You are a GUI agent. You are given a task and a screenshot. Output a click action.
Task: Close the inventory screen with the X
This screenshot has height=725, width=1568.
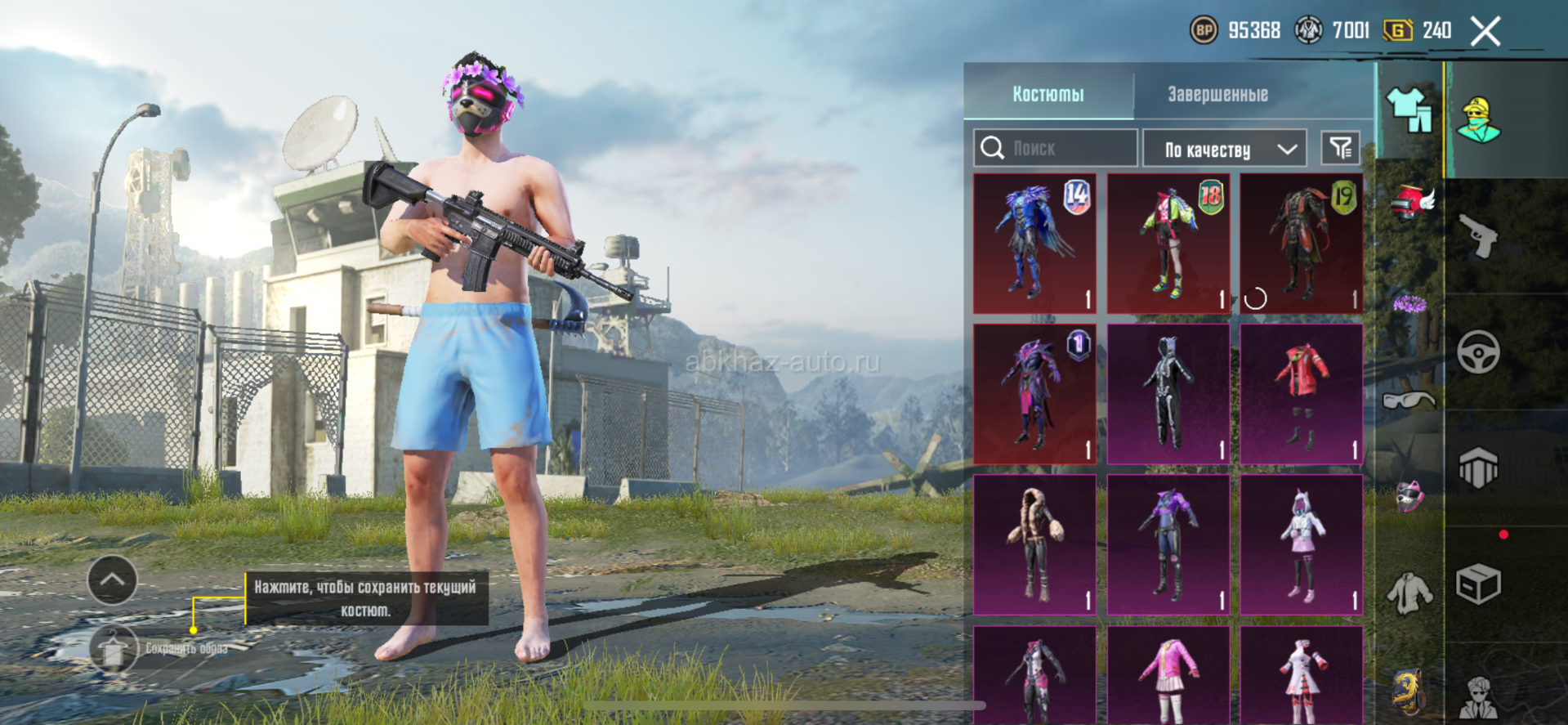tap(1485, 32)
